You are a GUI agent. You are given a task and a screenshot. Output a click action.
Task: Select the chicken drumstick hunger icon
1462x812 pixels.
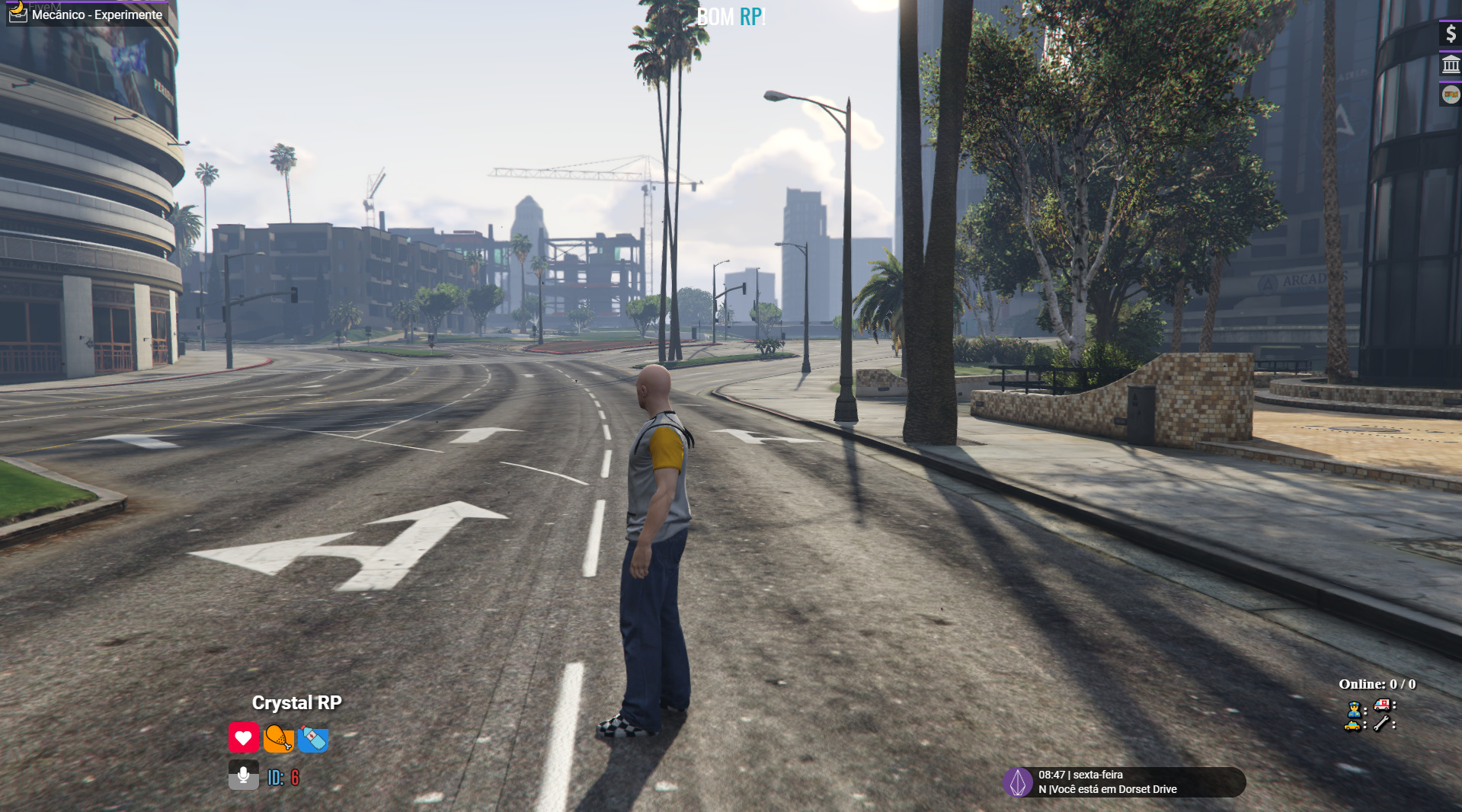[x=278, y=737]
